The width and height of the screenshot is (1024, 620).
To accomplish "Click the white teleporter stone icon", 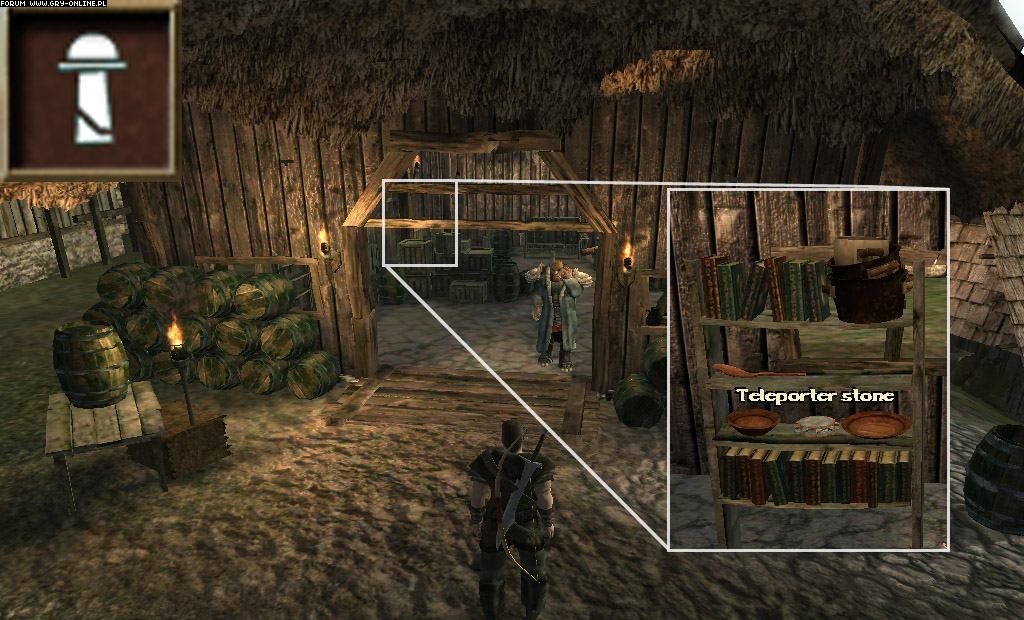I will coord(91,87).
